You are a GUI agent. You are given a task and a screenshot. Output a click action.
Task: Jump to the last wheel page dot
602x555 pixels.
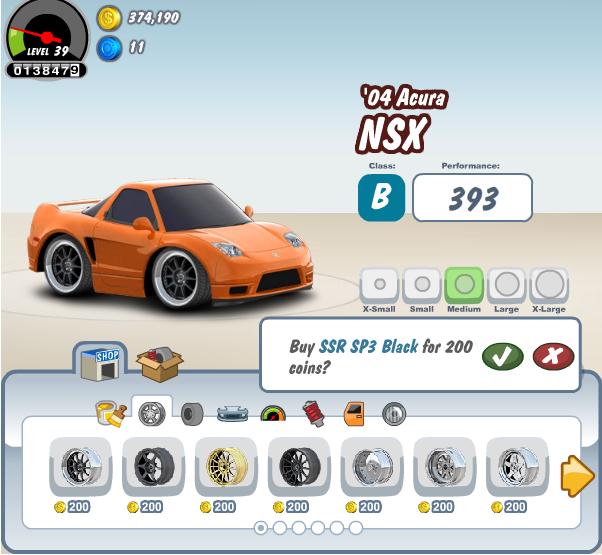pyautogui.click(x=355, y=527)
